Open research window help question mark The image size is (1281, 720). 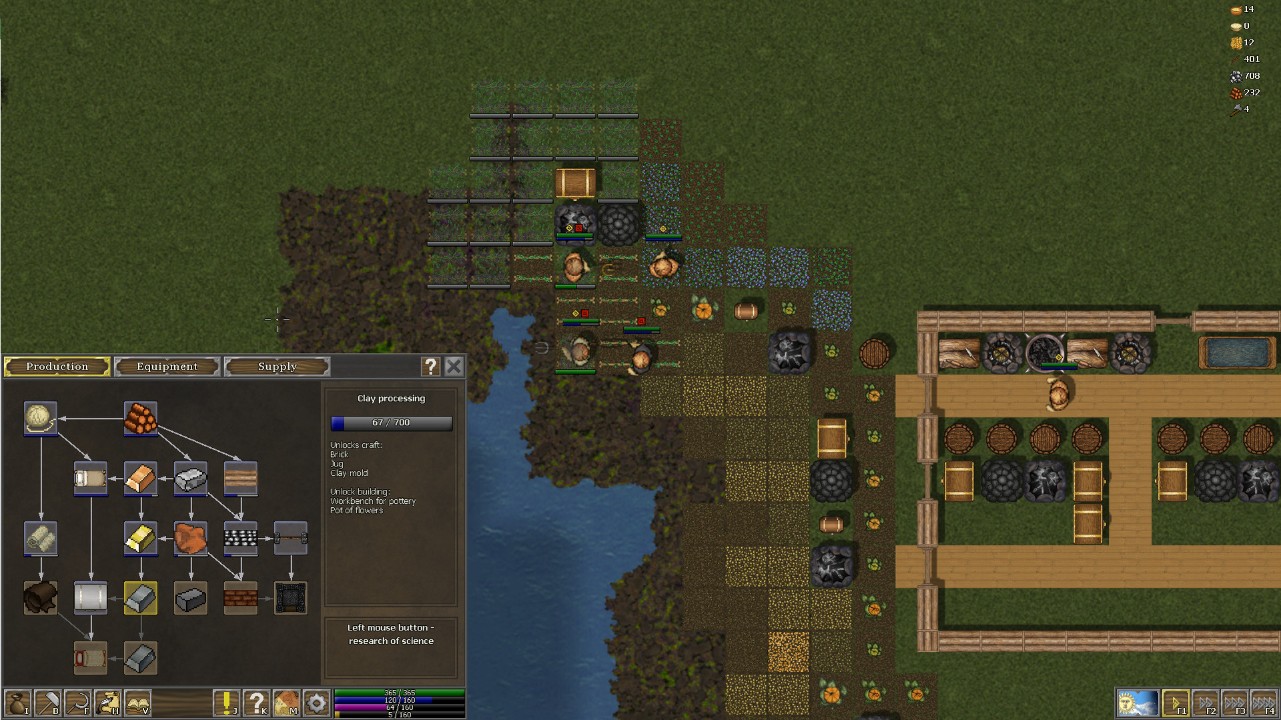431,367
